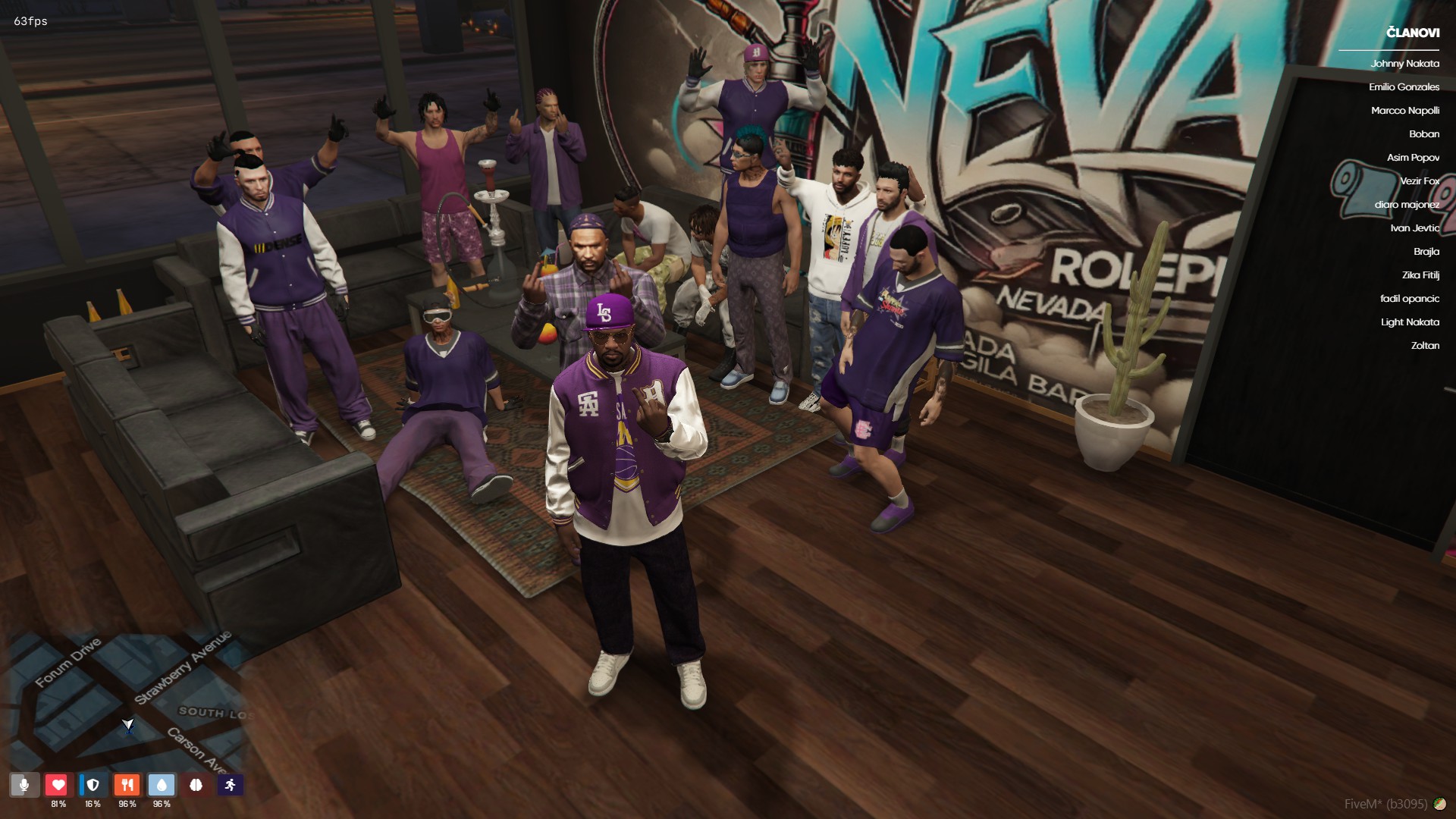
Task: Click the 63fps counter display
Action: pyautogui.click(x=28, y=22)
